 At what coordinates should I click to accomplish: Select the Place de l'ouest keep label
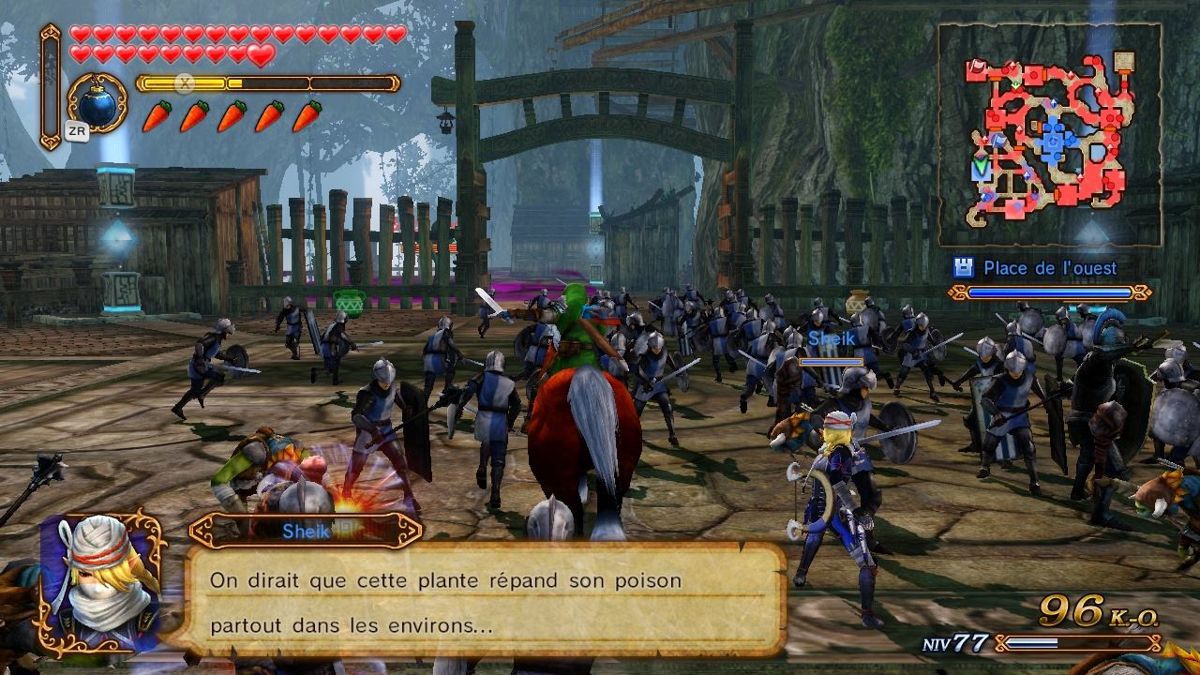pyautogui.click(x=1048, y=268)
